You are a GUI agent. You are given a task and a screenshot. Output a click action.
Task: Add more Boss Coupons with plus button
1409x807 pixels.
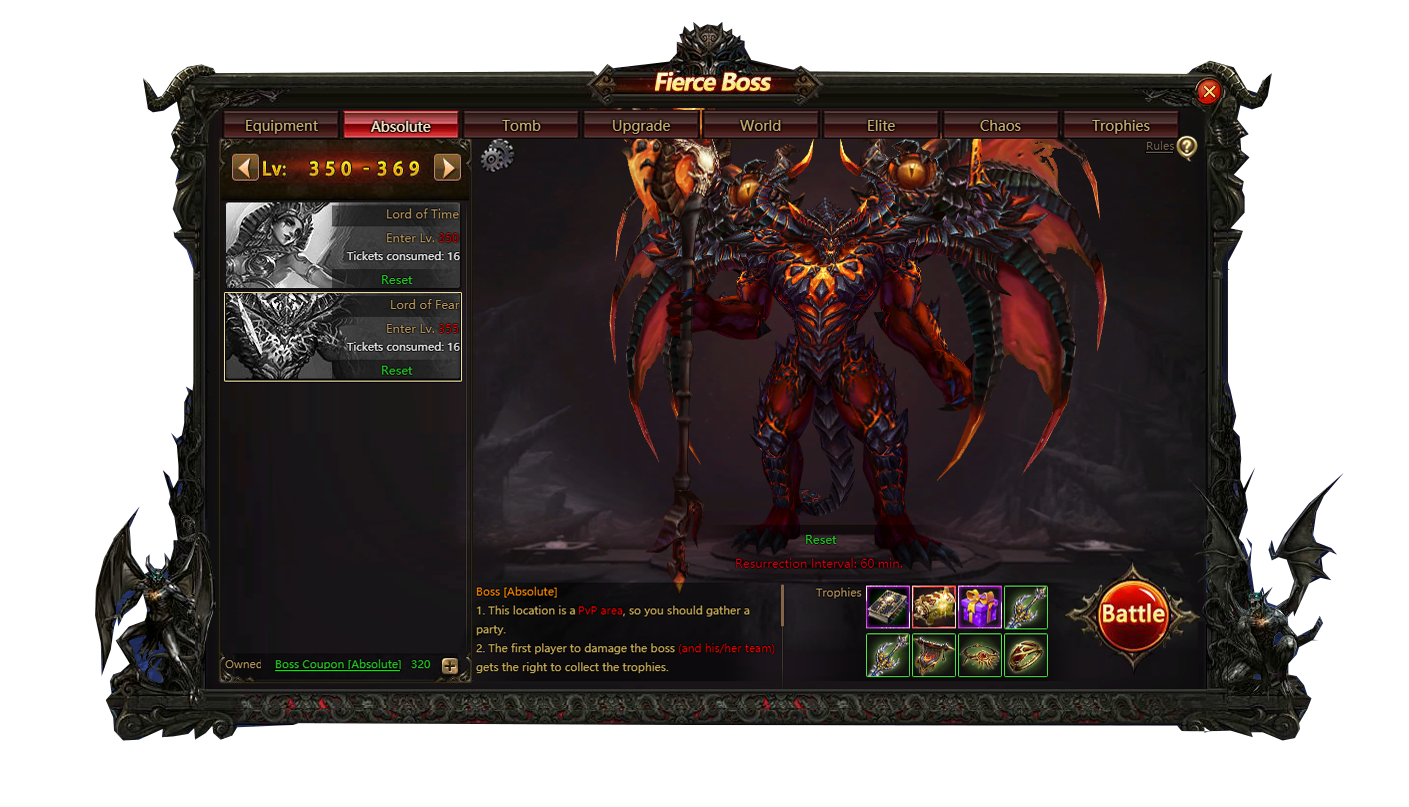(x=450, y=666)
